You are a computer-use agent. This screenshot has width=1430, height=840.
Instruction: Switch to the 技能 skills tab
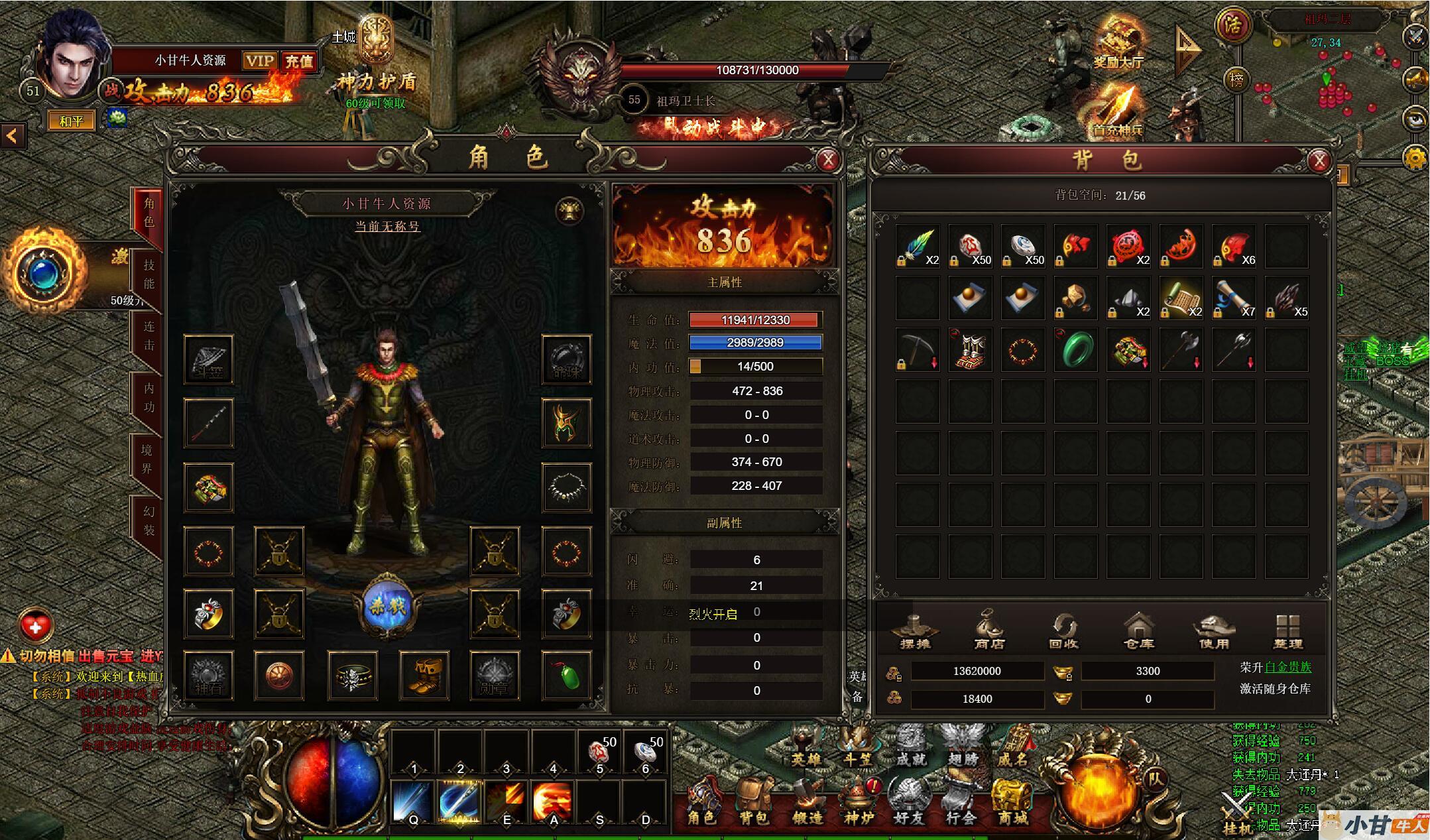click(x=149, y=274)
